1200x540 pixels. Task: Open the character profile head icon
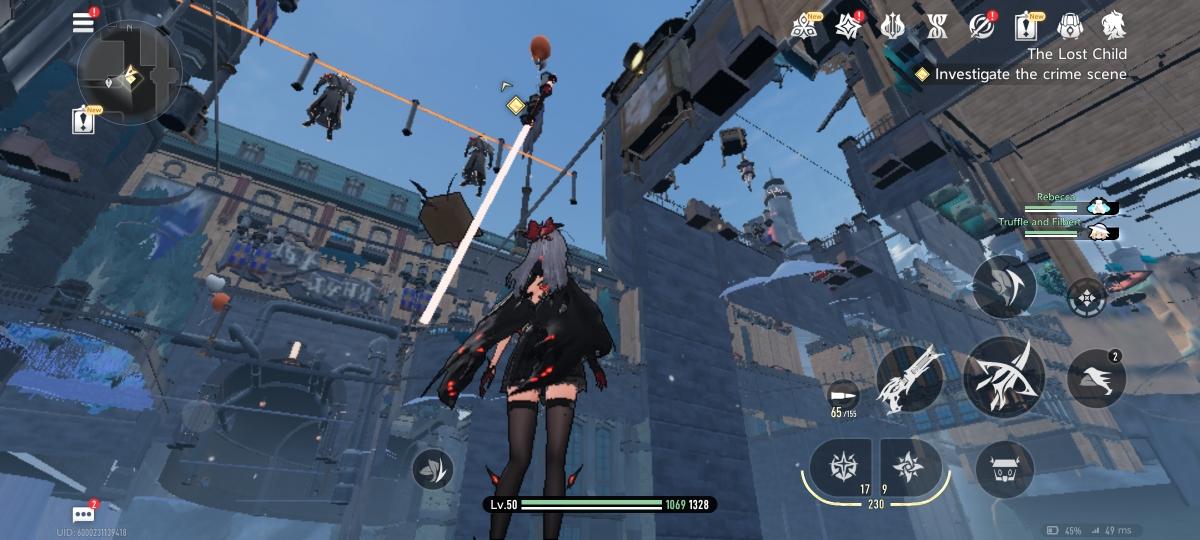pos(1114,25)
